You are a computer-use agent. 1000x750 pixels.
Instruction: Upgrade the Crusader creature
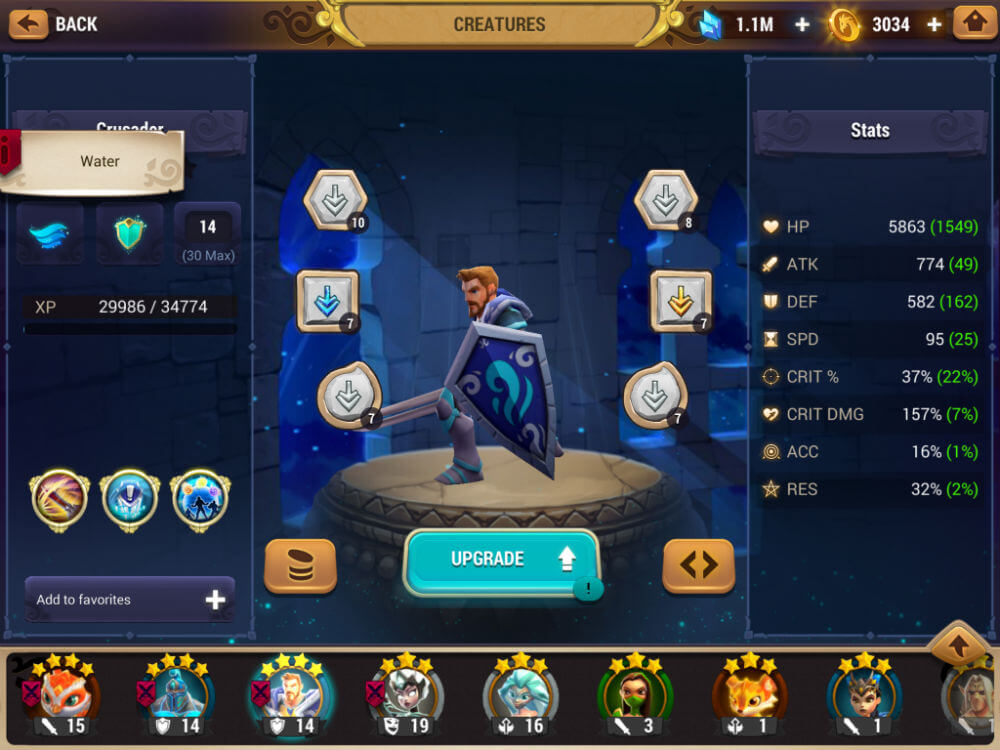click(x=501, y=560)
